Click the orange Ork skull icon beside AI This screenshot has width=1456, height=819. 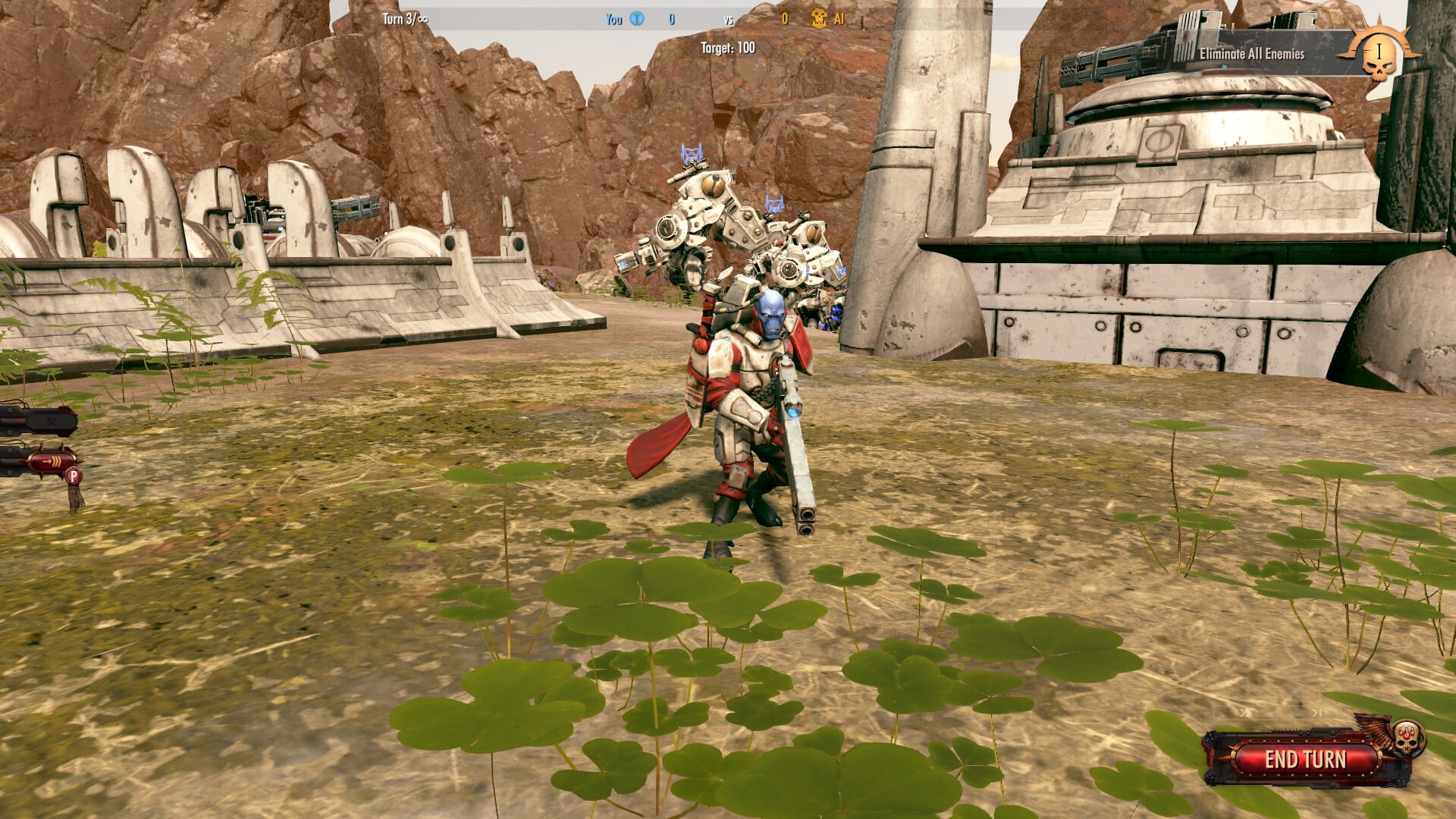click(x=819, y=19)
